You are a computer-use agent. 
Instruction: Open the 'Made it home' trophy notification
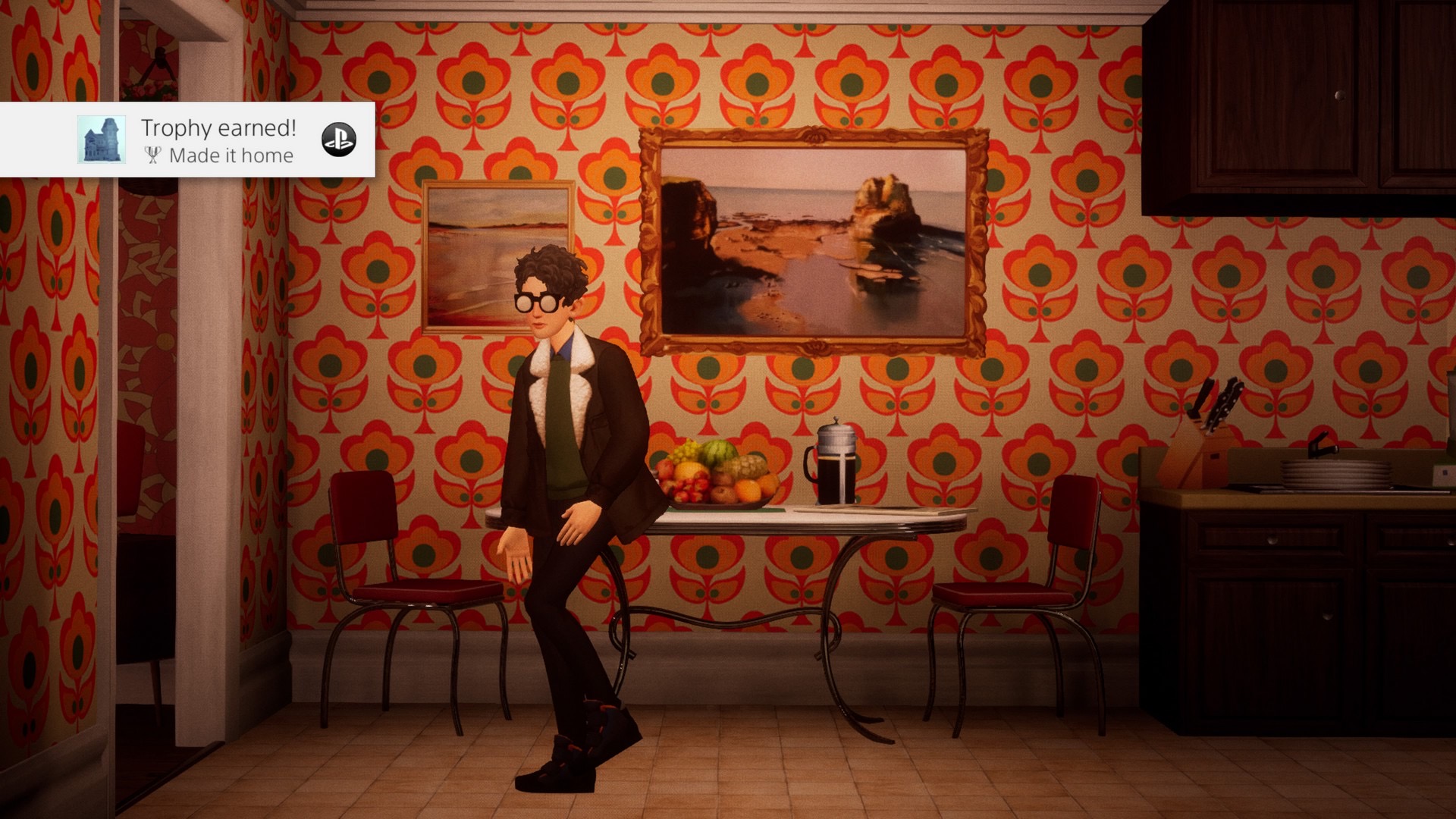coord(218,141)
